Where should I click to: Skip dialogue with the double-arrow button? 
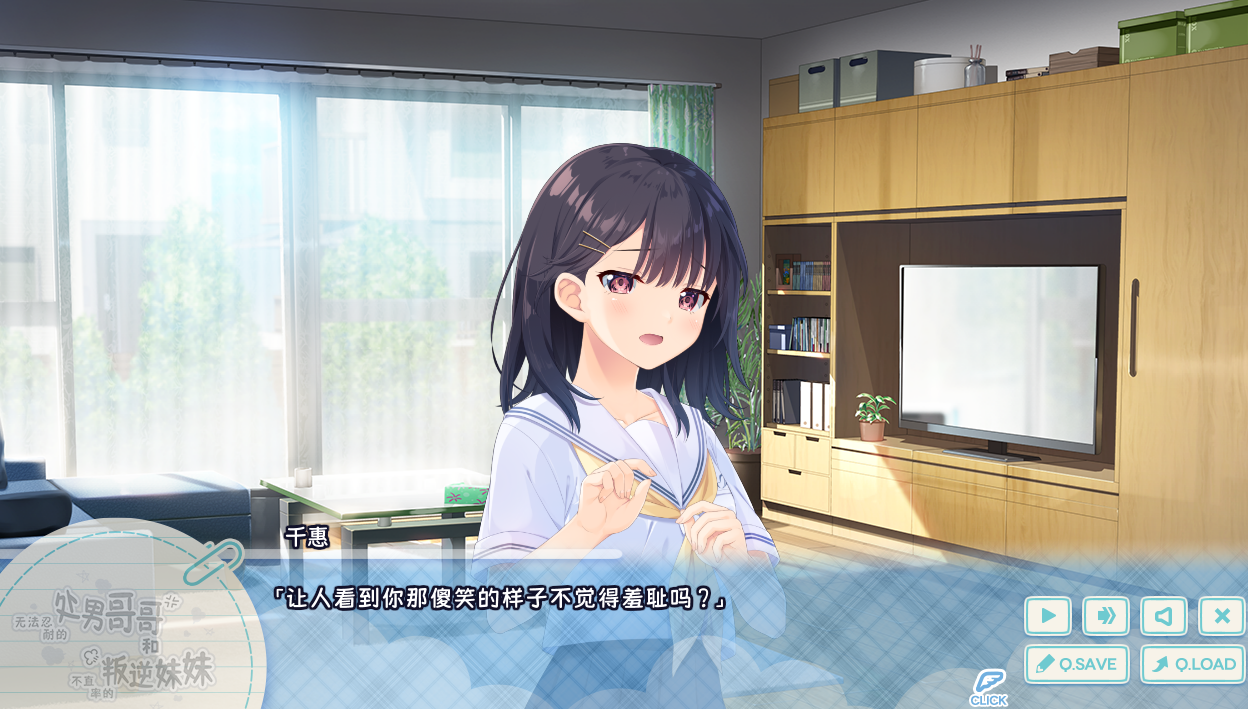pos(1105,616)
